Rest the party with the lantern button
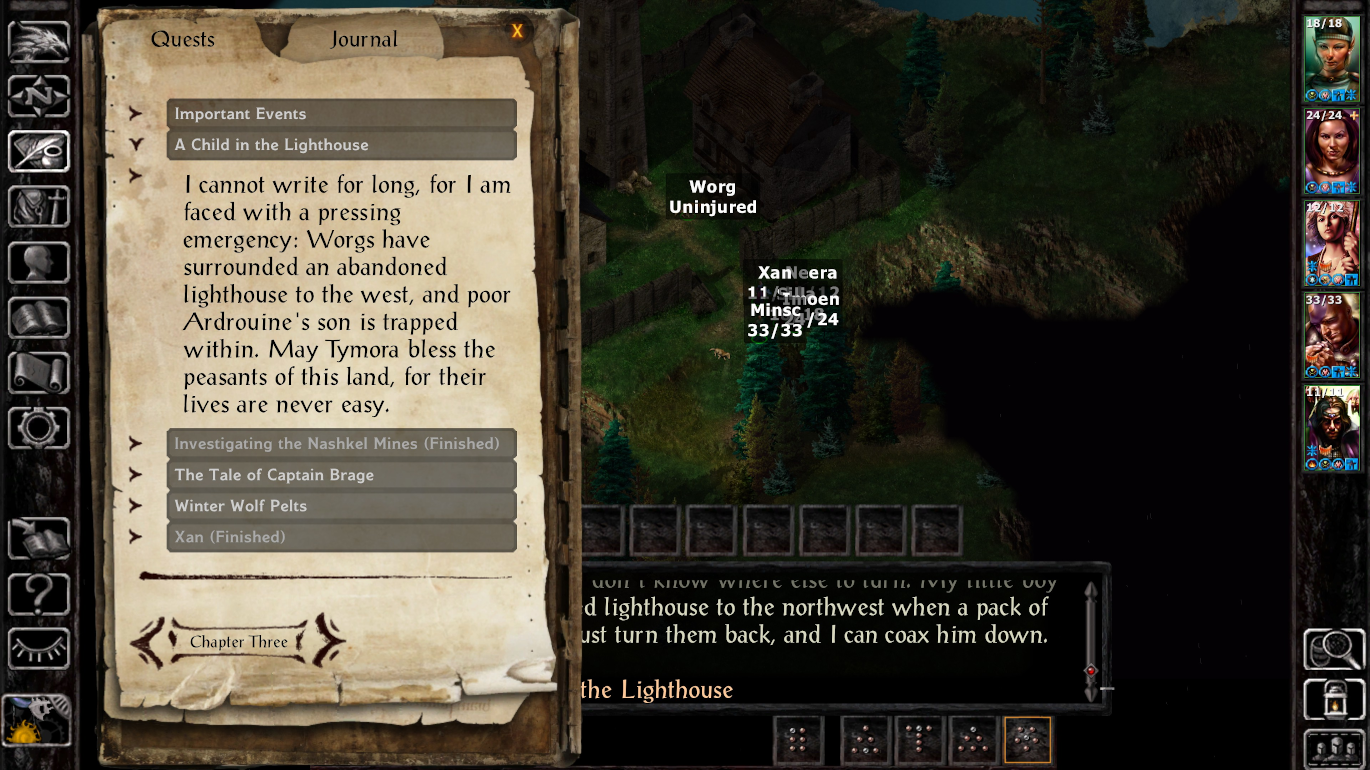This screenshot has width=1370, height=770. coord(1334,700)
